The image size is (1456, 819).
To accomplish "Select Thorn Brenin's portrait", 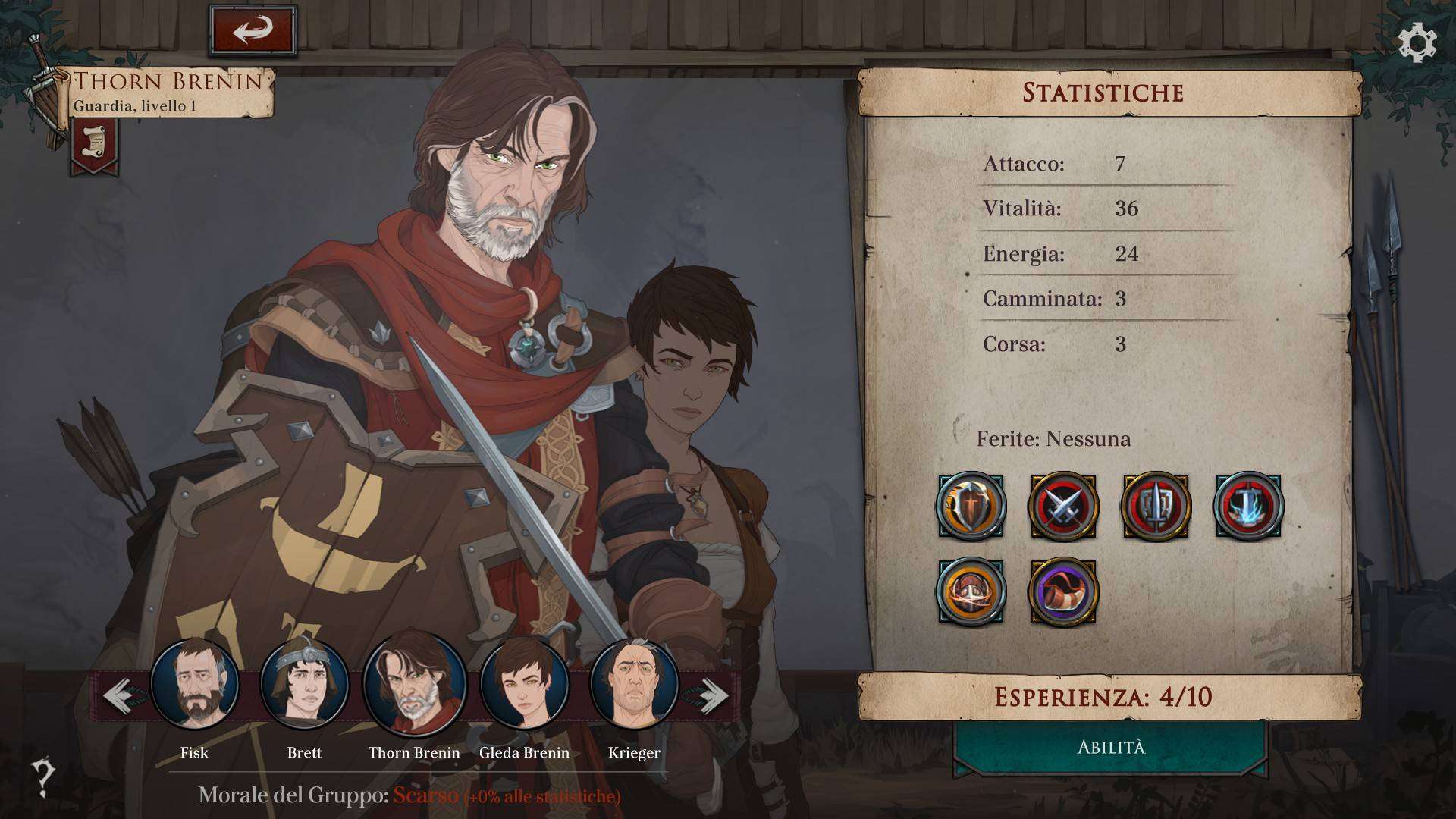I will point(414,682).
